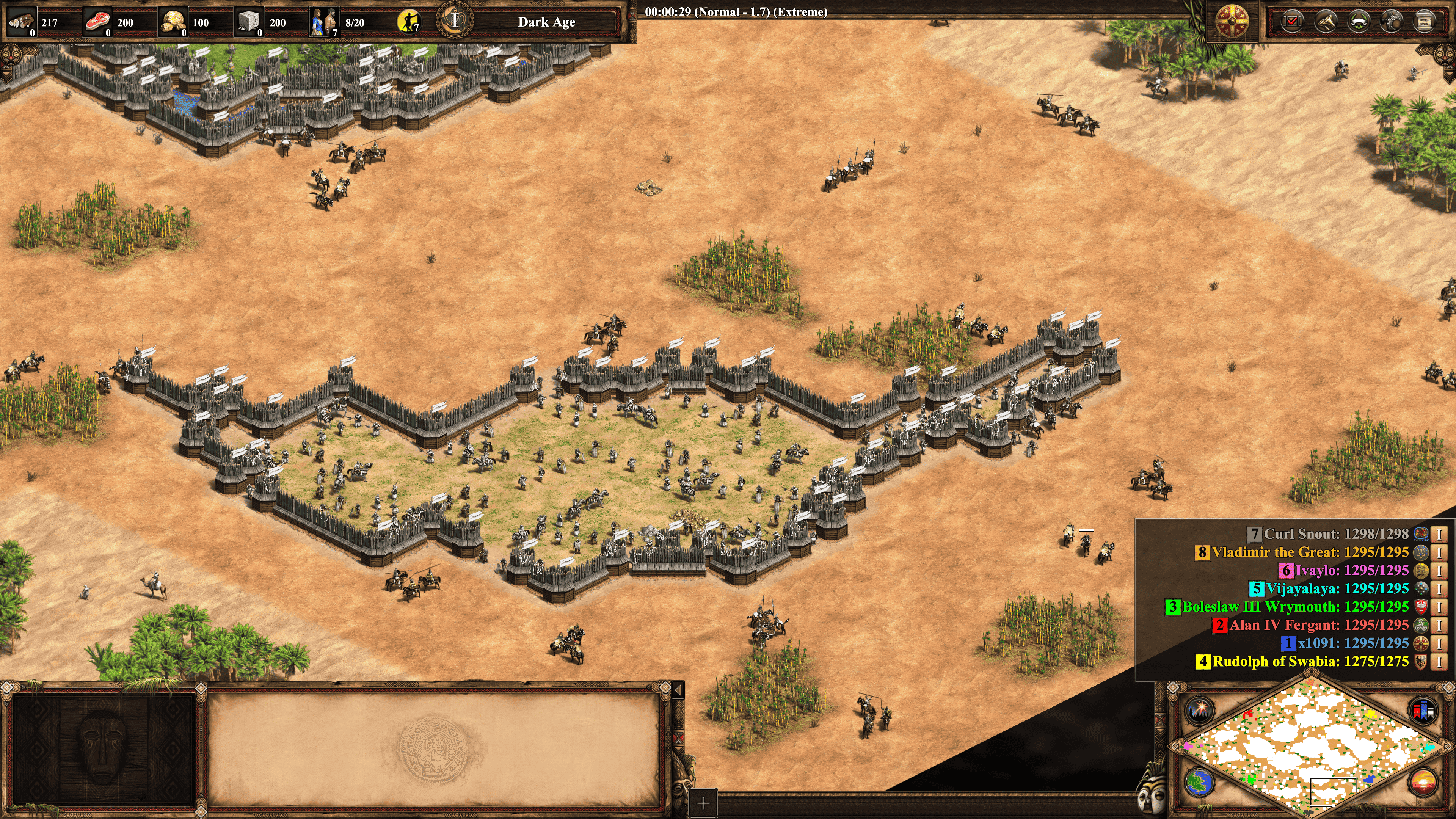Switch minimap to globe terrain view
Screen dimensions: 1456x819
point(1199,783)
